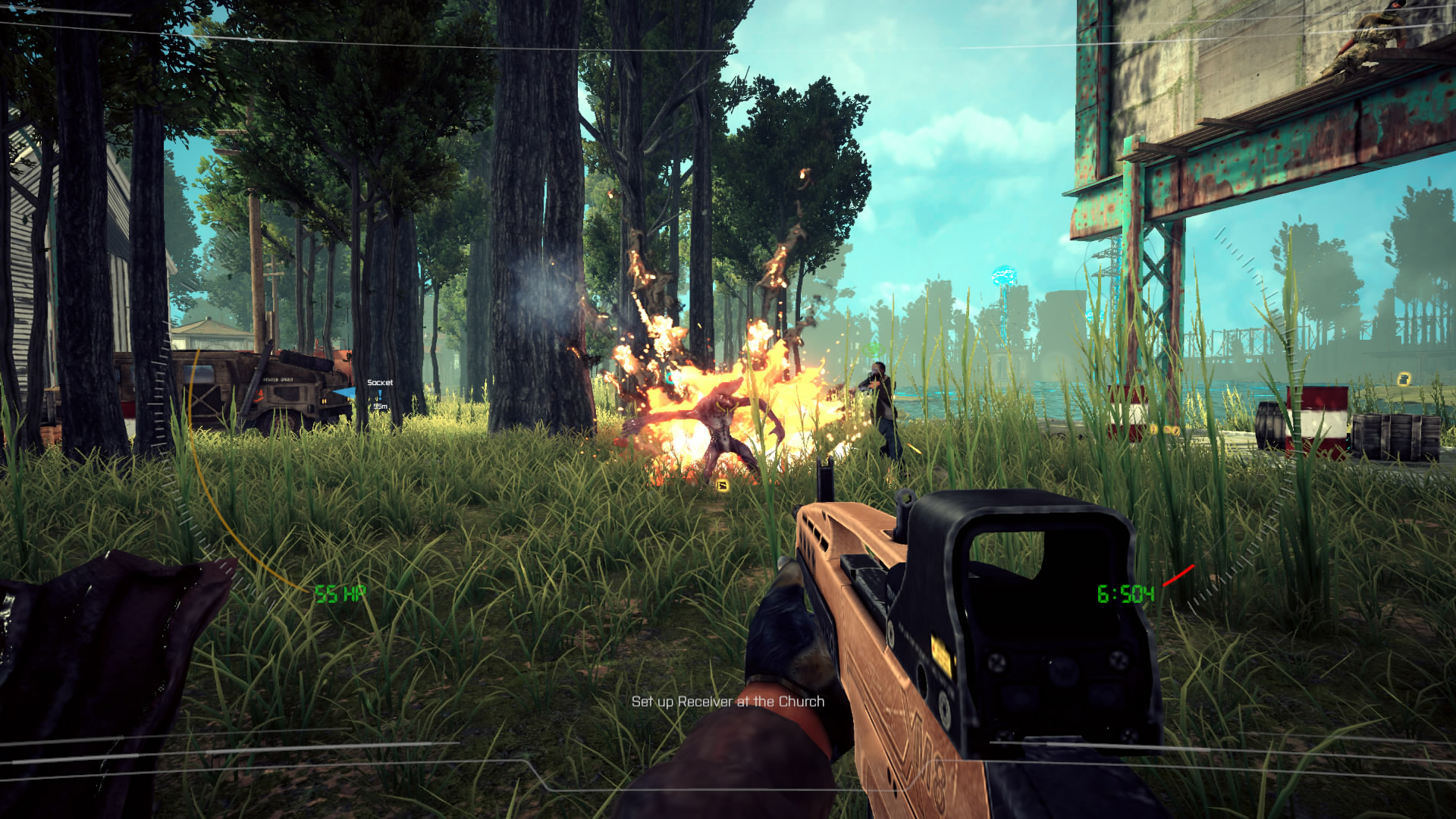Click the crosshair bracket at screen center
This screenshot has width=1456, height=819.
[x=728, y=409]
